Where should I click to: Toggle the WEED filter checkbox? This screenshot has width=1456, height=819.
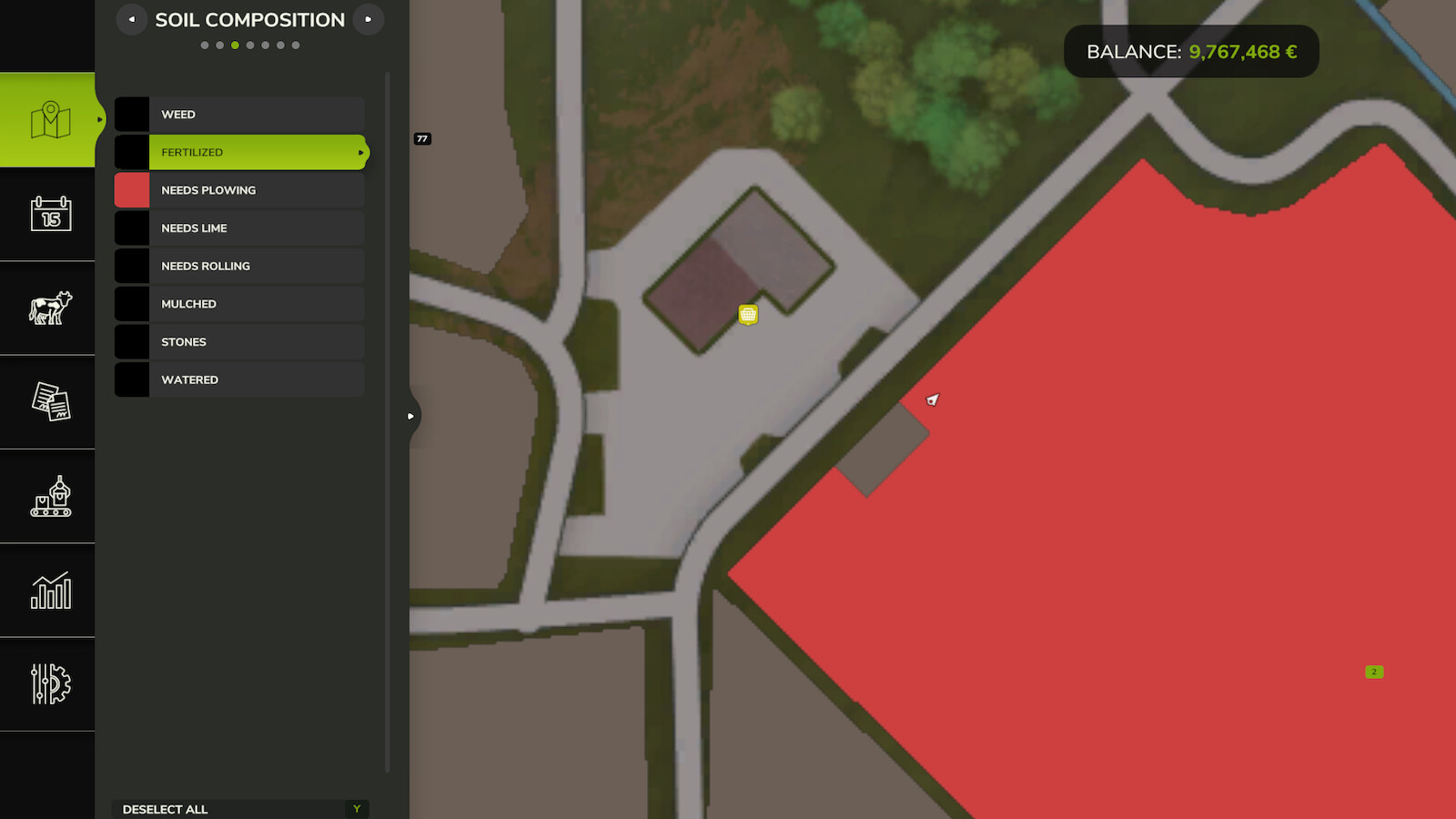tap(131, 114)
